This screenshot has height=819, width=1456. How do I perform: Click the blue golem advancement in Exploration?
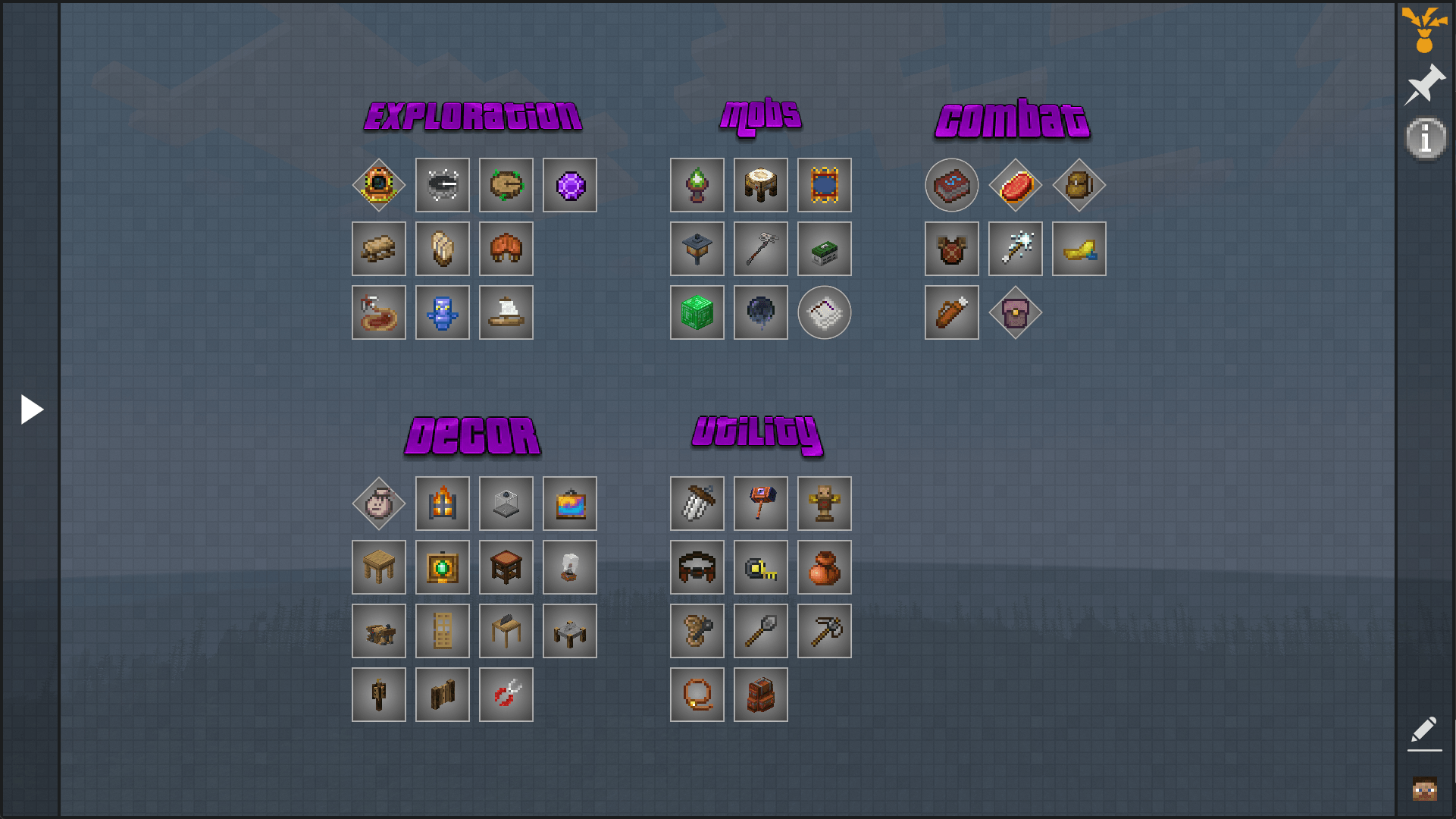coord(443,312)
